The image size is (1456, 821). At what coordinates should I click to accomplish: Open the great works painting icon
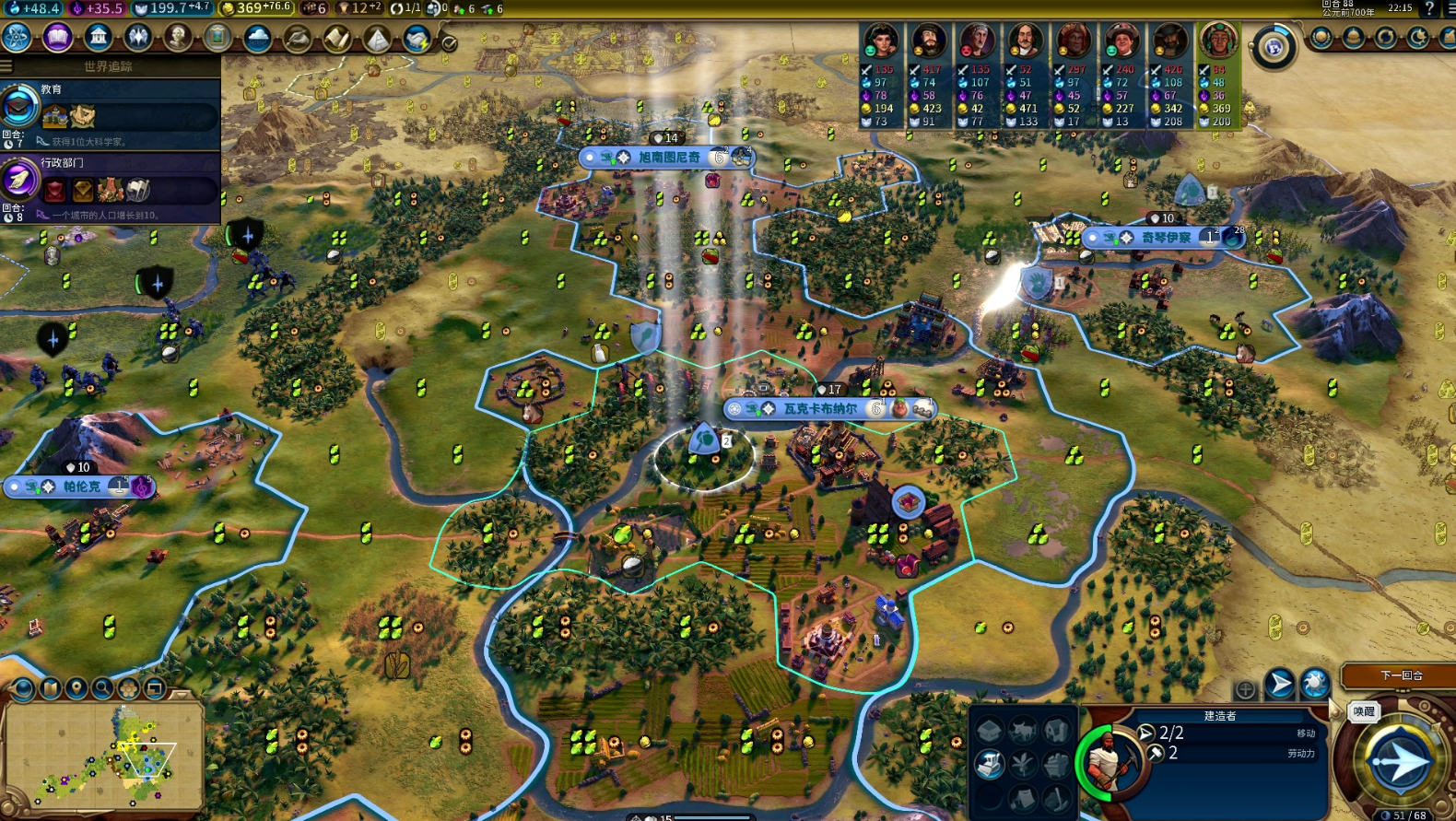tap(217, 38)
